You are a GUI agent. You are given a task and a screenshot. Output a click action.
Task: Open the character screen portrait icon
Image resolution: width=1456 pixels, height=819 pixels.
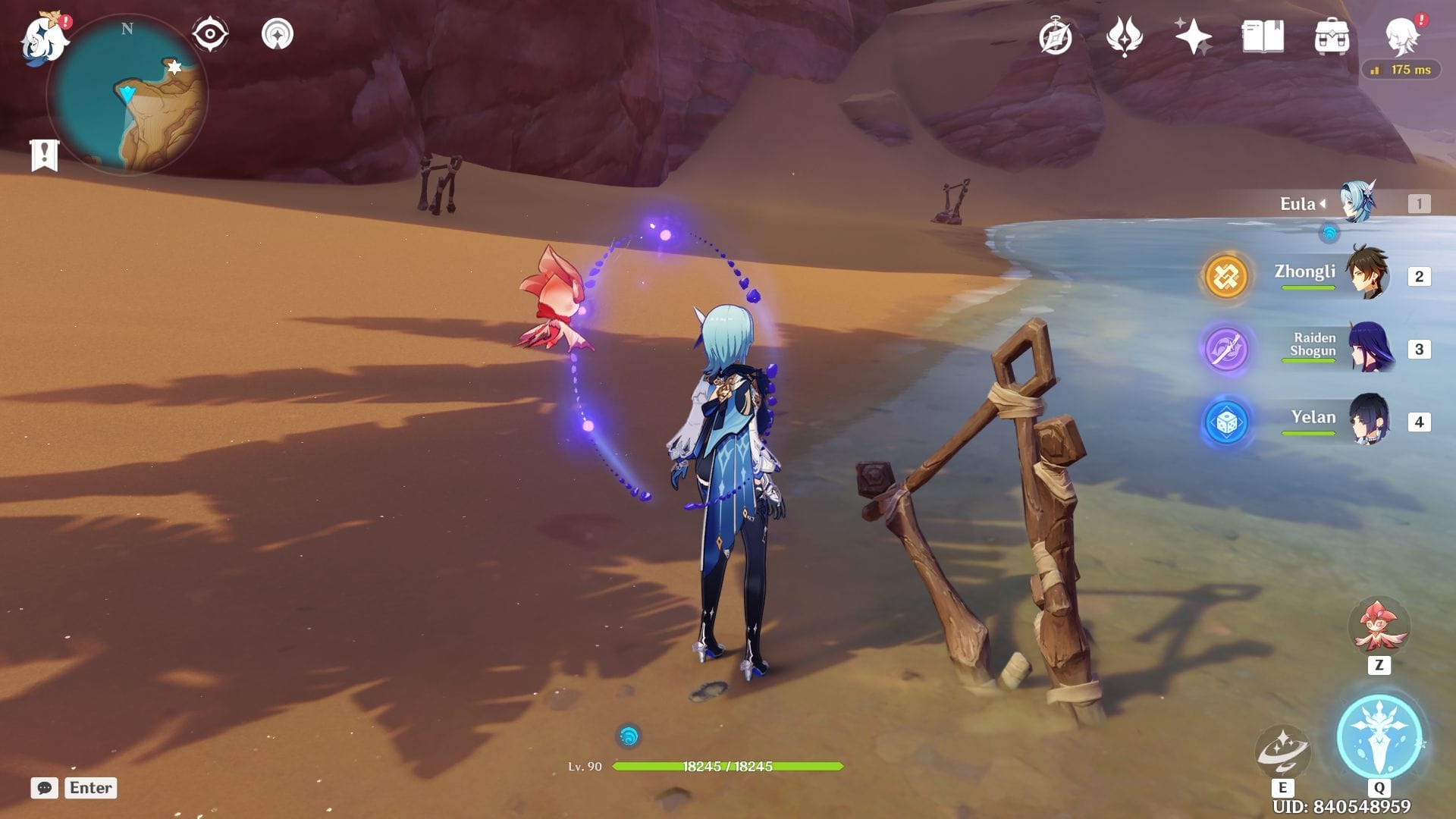(x=1401, y=35)
